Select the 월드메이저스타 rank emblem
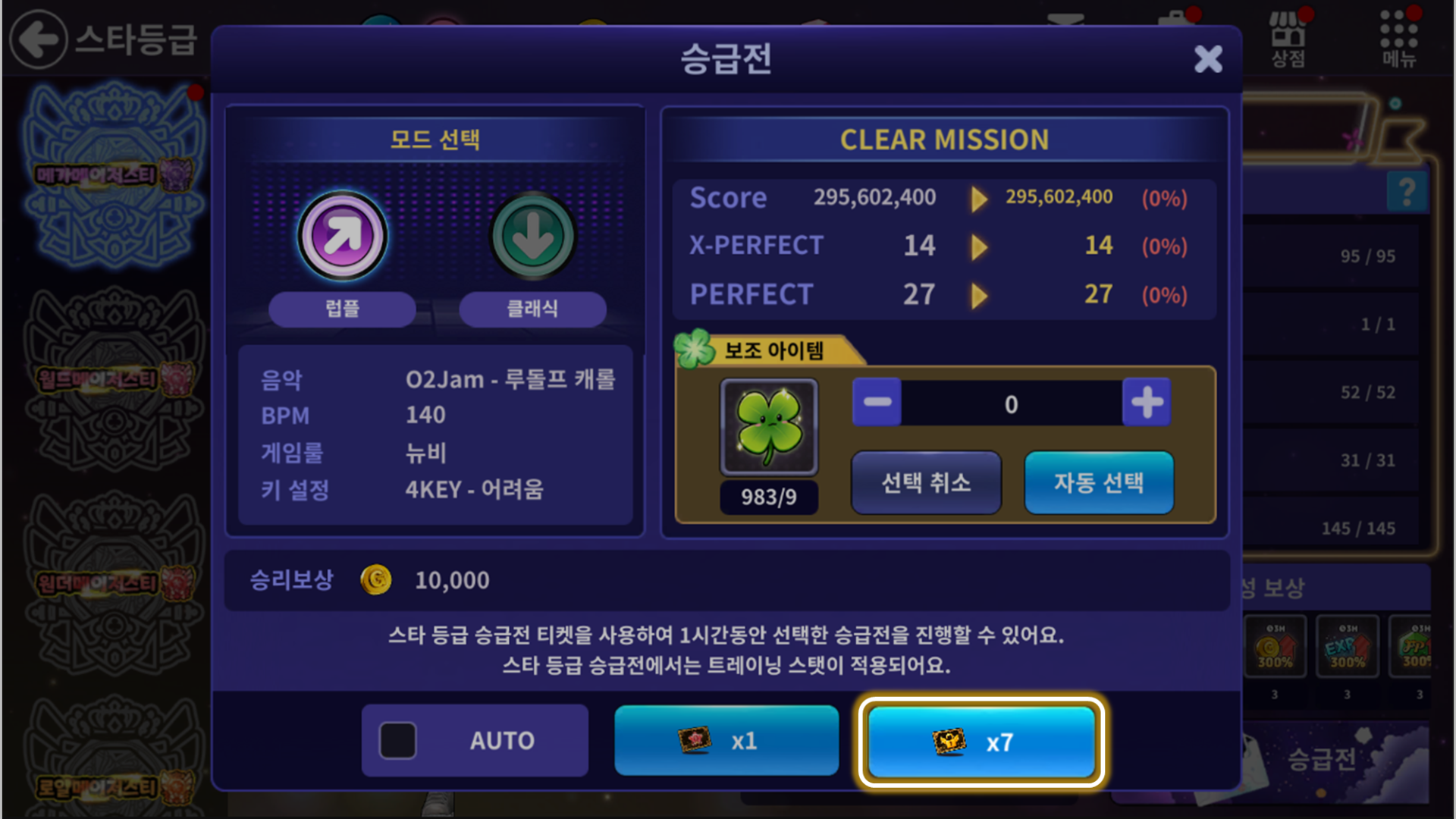This screenshot has width=1456, height=819. (114, 379)
